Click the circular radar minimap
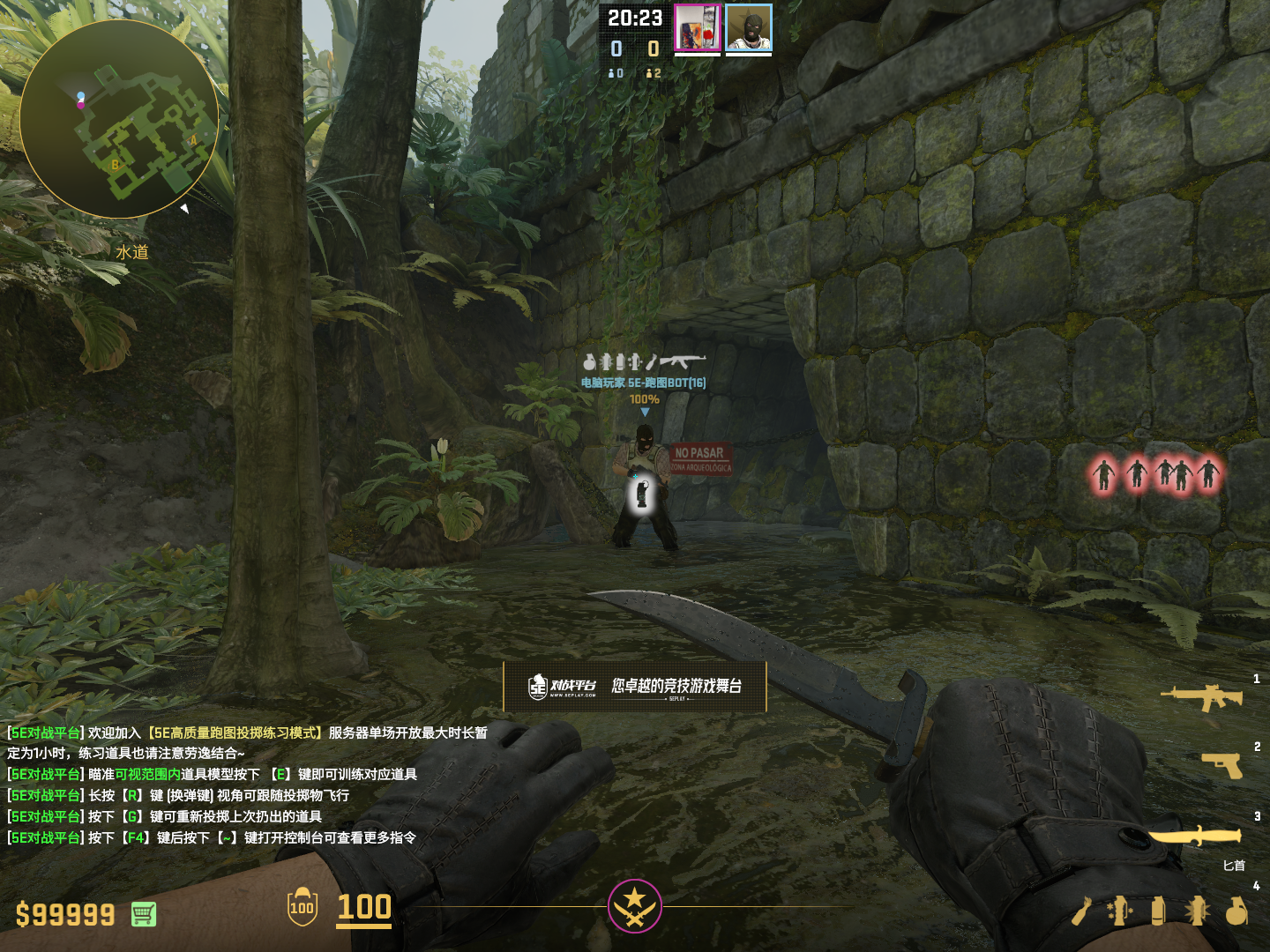Image resolution: width=1270 pixels, height=952 pixels. click(119, 119)
